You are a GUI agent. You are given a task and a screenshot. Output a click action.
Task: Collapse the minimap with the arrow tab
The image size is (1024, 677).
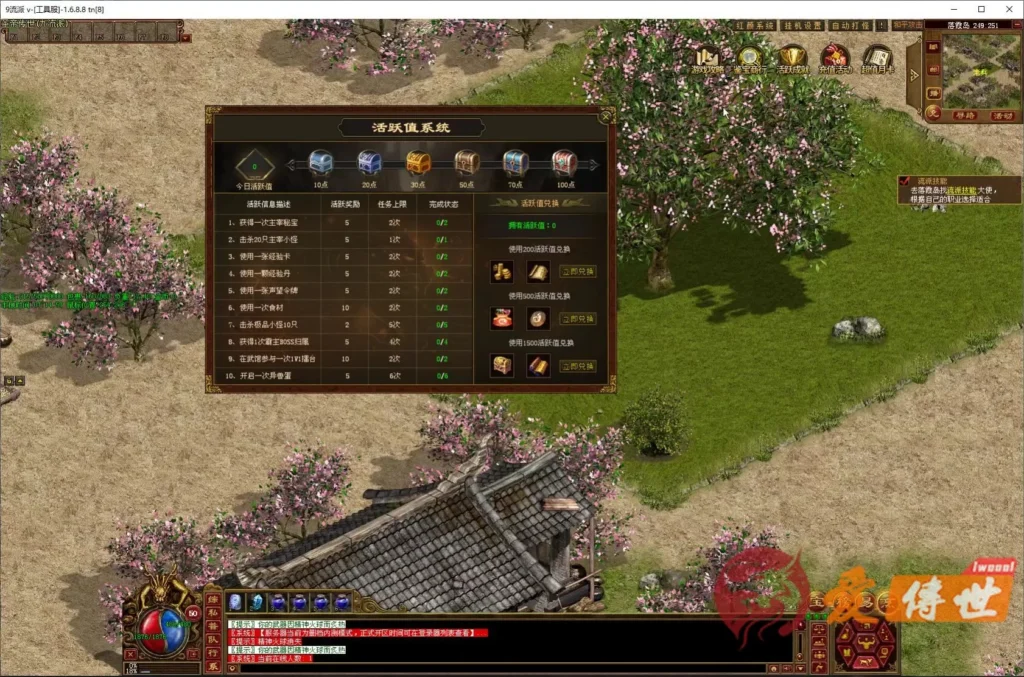[913, 73]
